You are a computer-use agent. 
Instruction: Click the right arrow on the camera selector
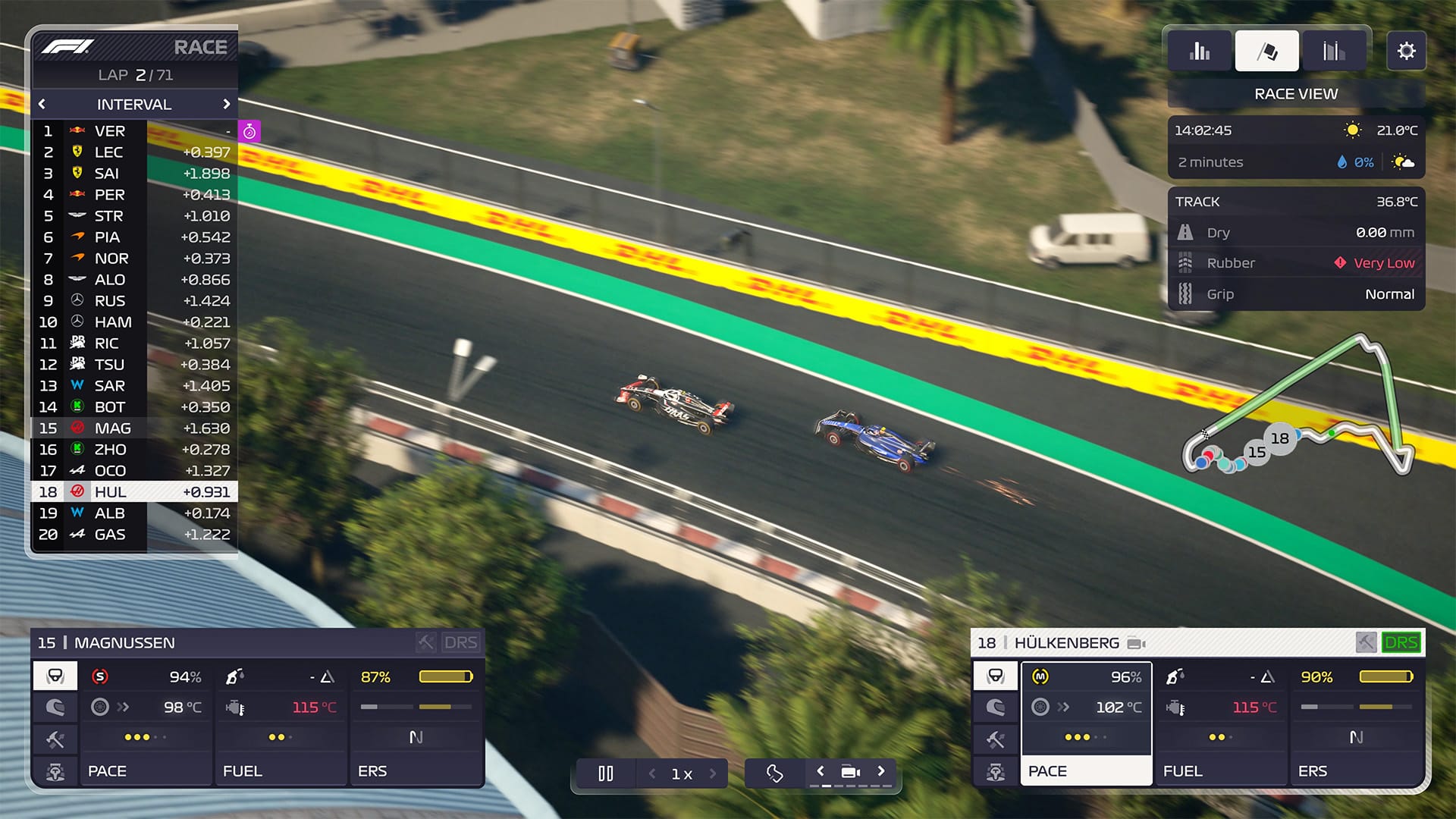tap(881, 770)
